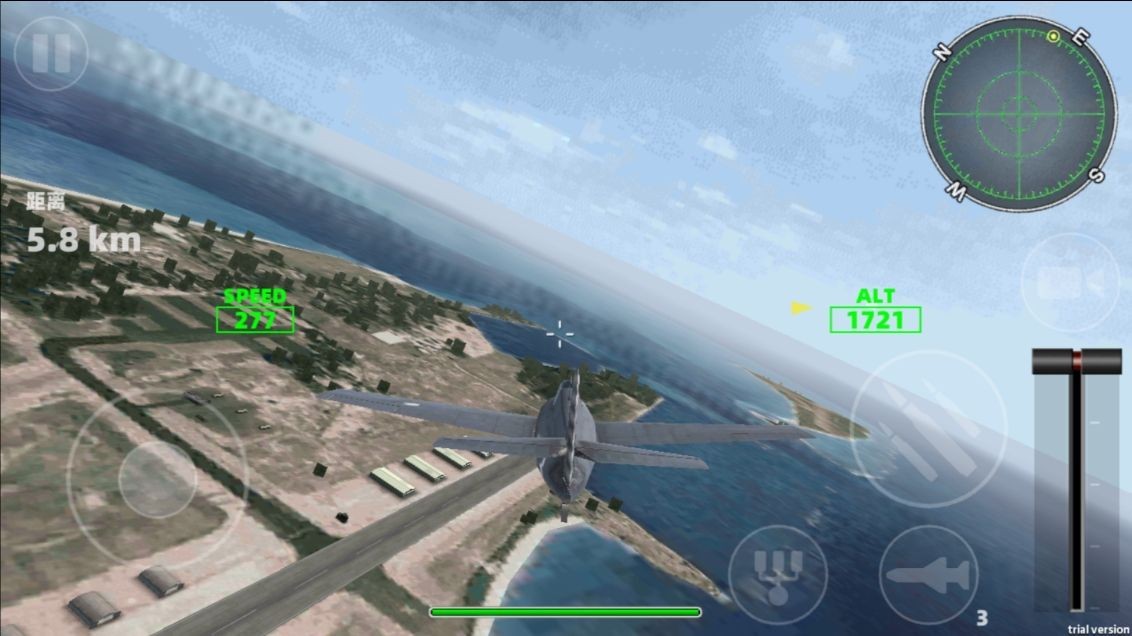Fire the machine guns with the bullets button

pyautogui.click(x=928, y=429)
